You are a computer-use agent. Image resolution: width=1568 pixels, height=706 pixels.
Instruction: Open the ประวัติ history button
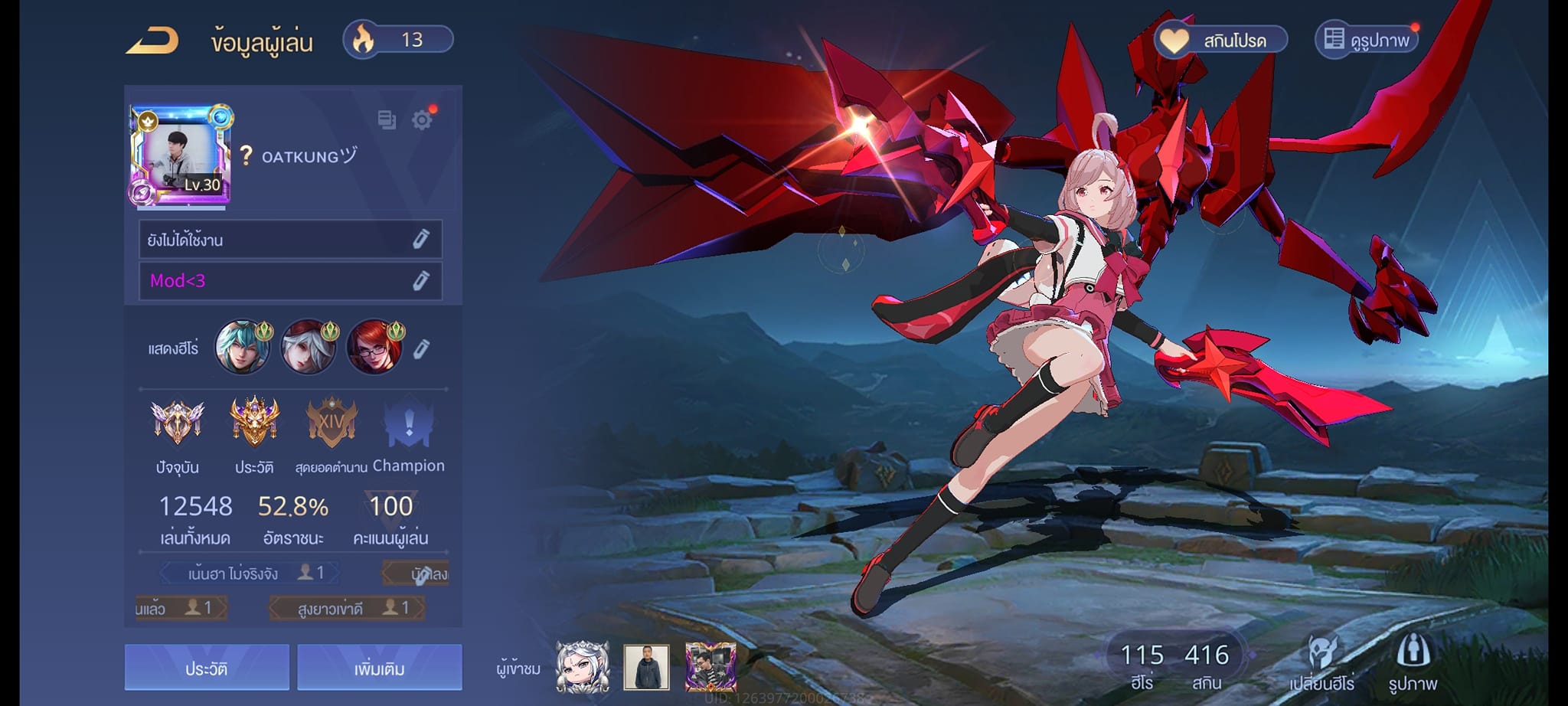207,668
